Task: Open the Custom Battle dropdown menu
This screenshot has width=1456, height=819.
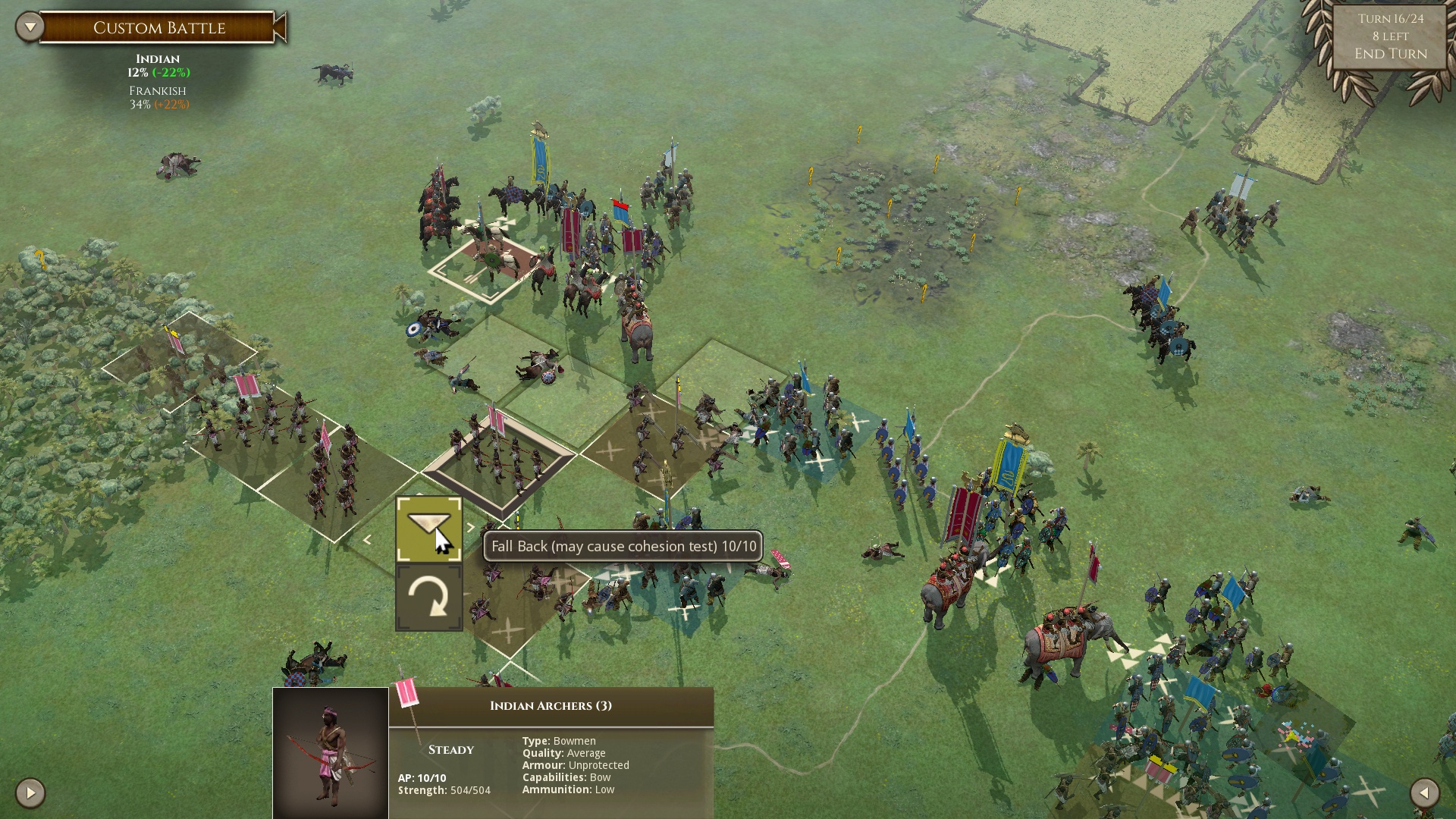Action: 30,28
